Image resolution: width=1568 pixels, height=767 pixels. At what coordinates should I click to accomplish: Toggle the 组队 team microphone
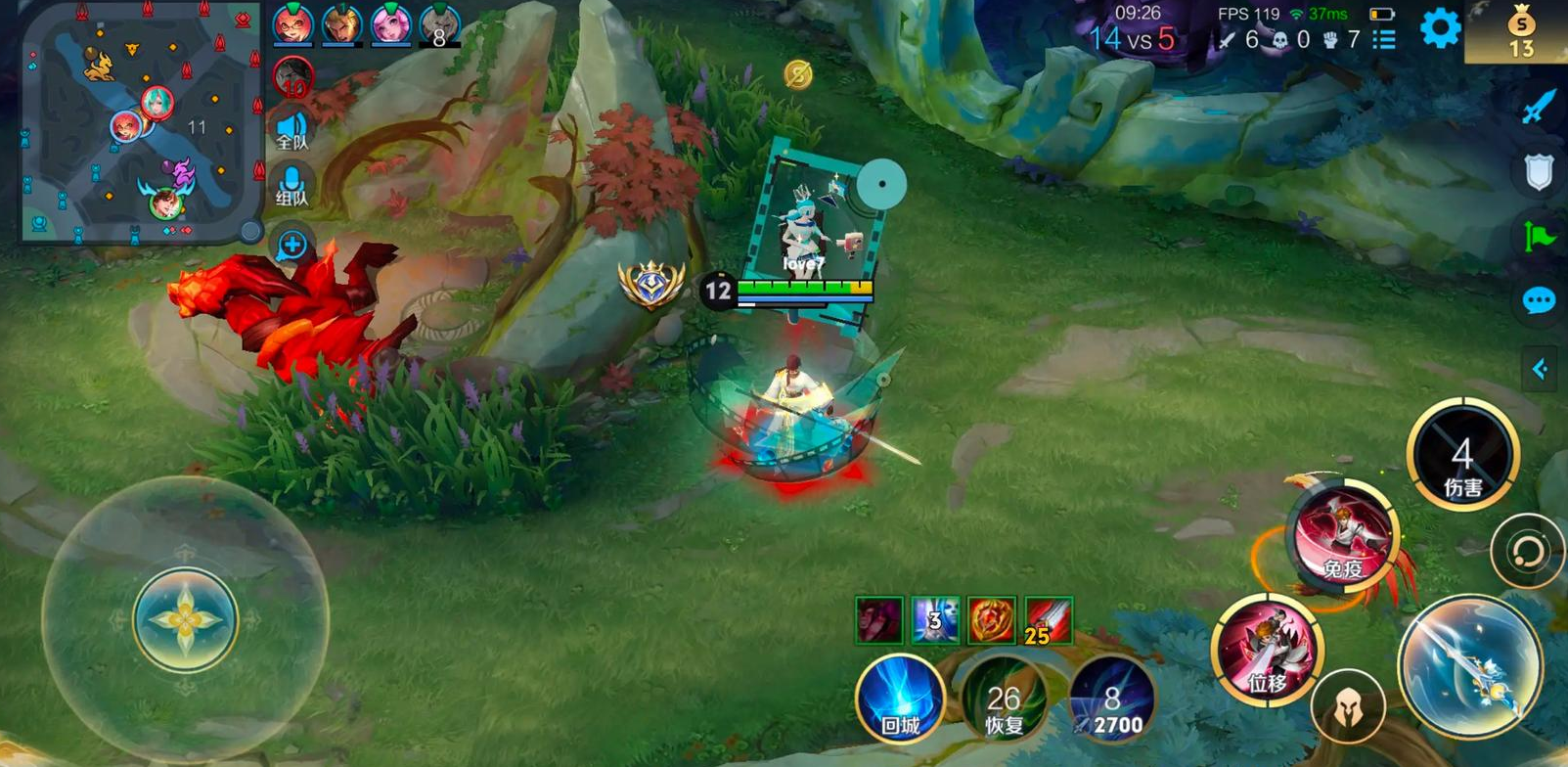[291, 186]
